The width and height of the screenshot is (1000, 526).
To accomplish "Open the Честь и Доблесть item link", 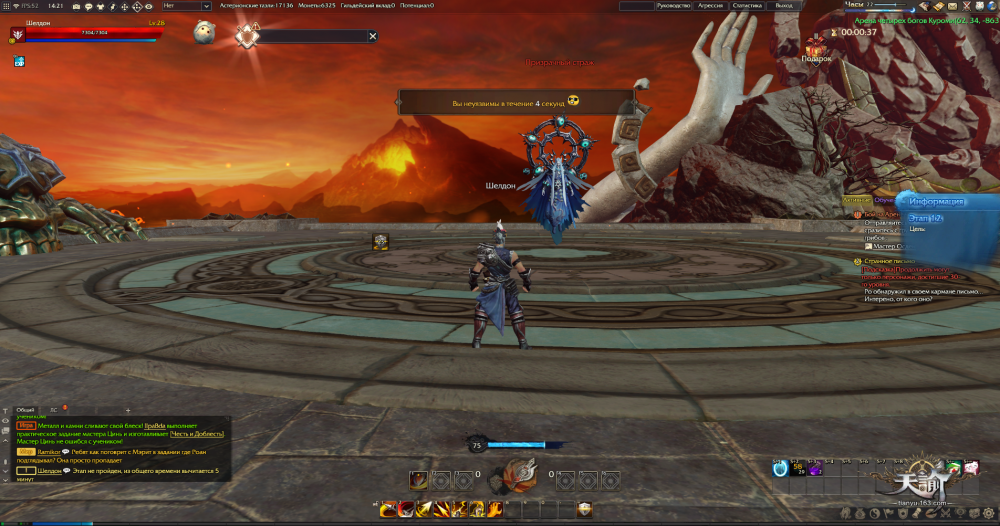I will pyautogui.click(x=196, y=433).
